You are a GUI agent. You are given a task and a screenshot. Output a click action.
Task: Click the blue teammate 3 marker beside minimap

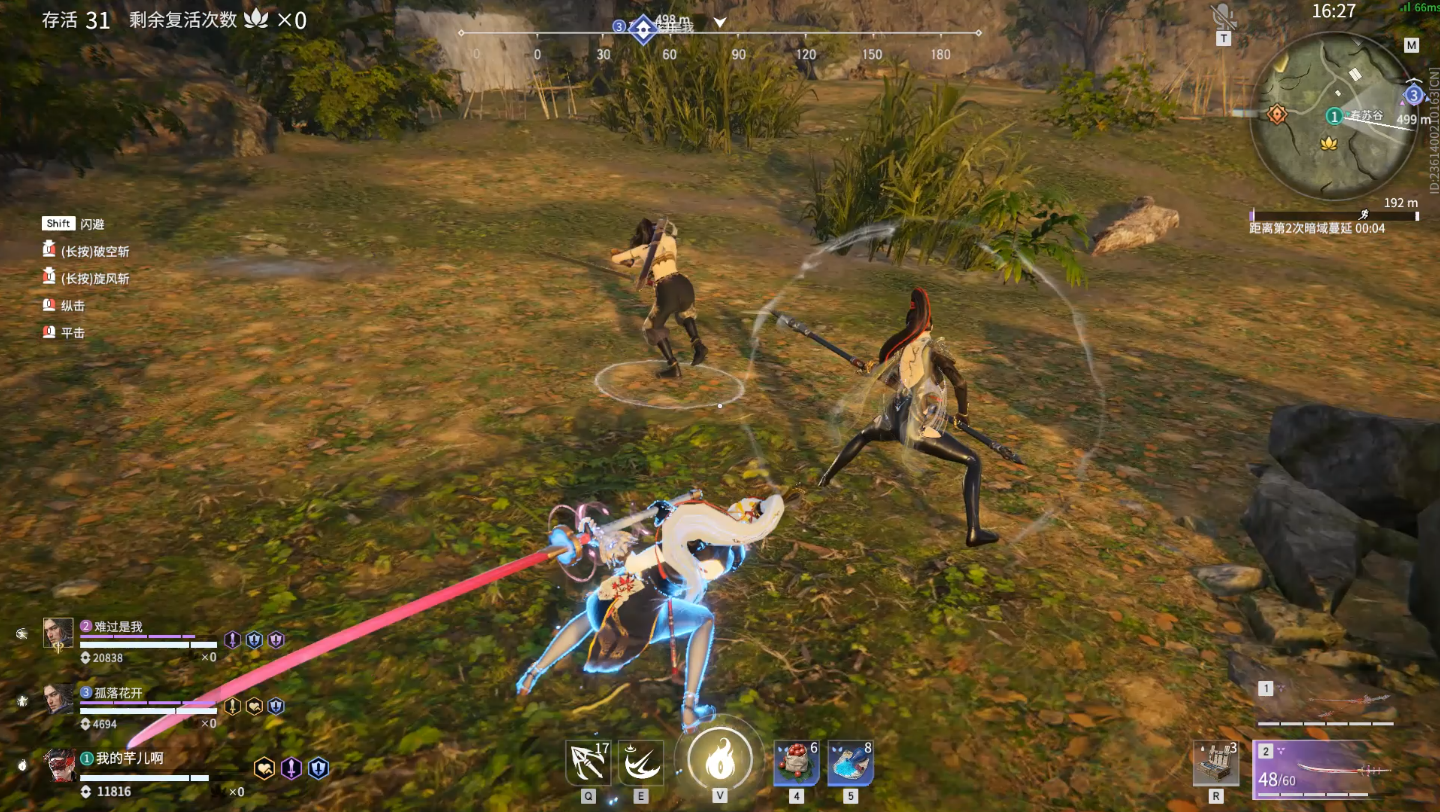(1413, 95)
